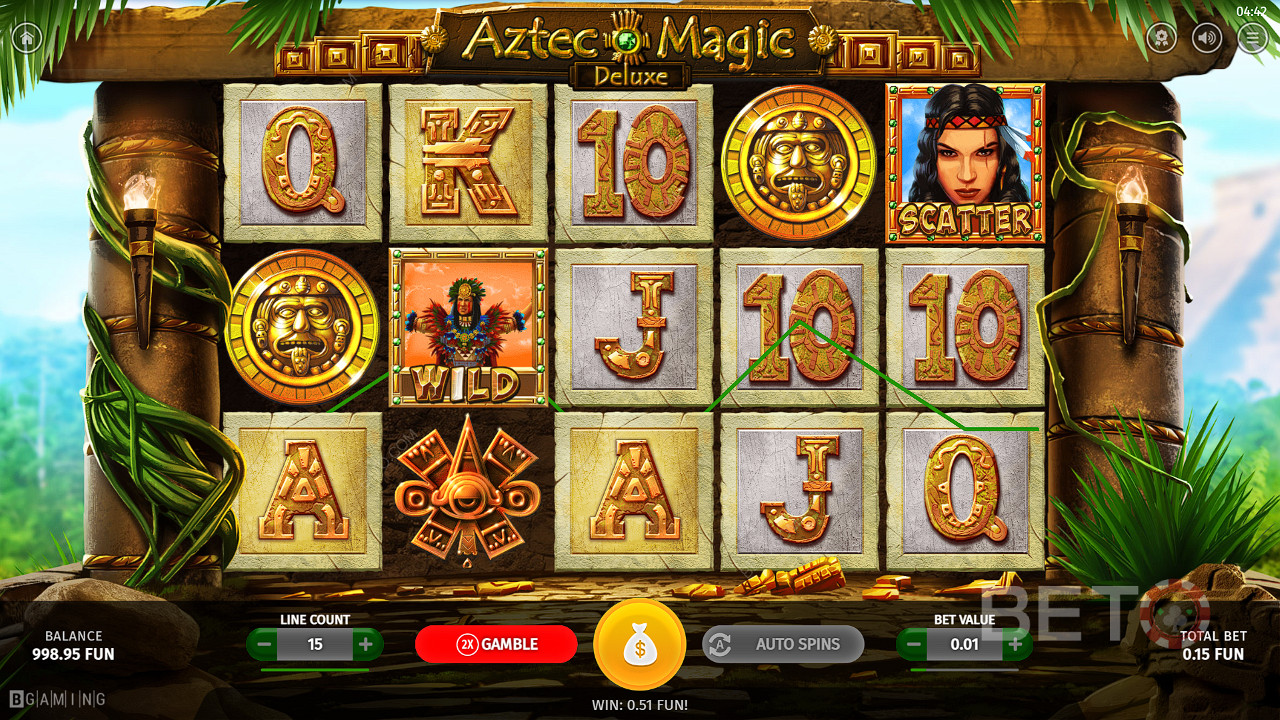1280x720 pixels.
Task: Spin the reels with the money bag button
Action: [639, 645]
